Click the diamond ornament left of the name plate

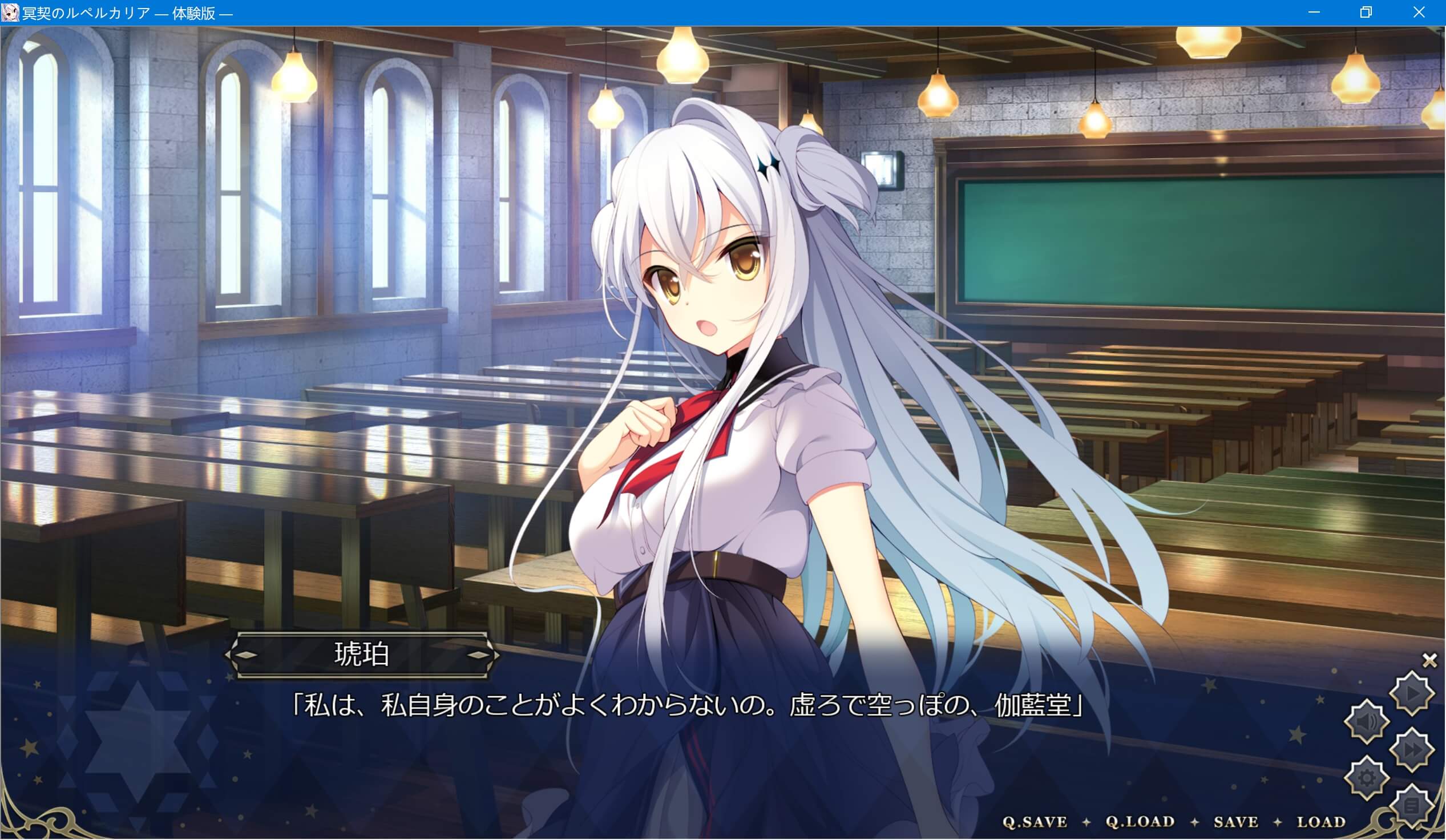tap(248, 656)
